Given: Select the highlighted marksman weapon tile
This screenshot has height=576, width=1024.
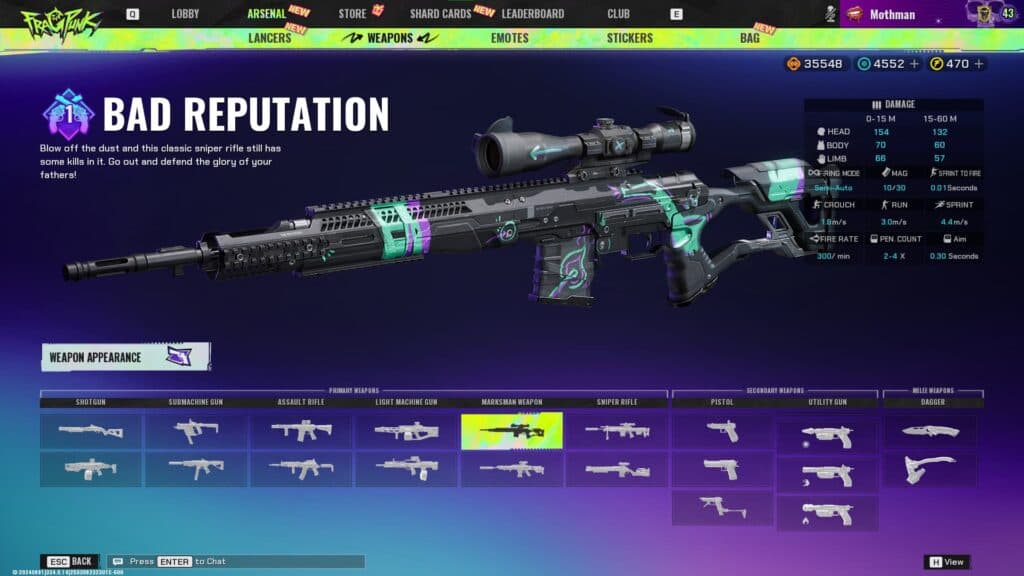Looking at the screenshot, I should (x=511, y=431).
